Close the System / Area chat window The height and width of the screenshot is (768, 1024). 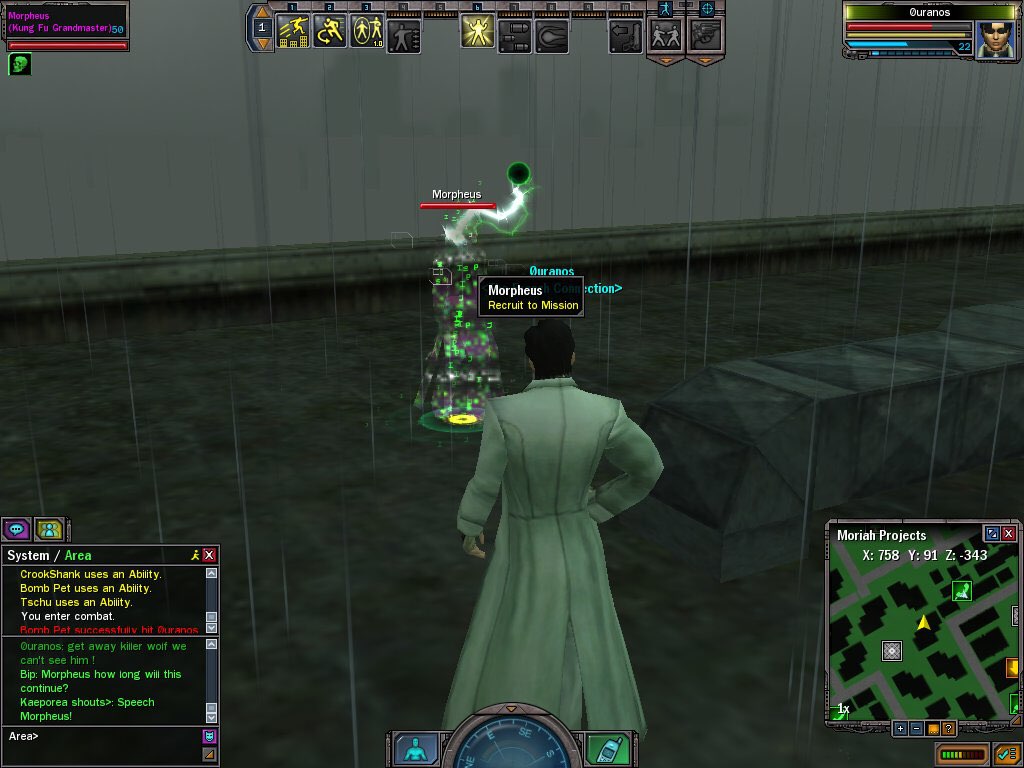point(209,555)
